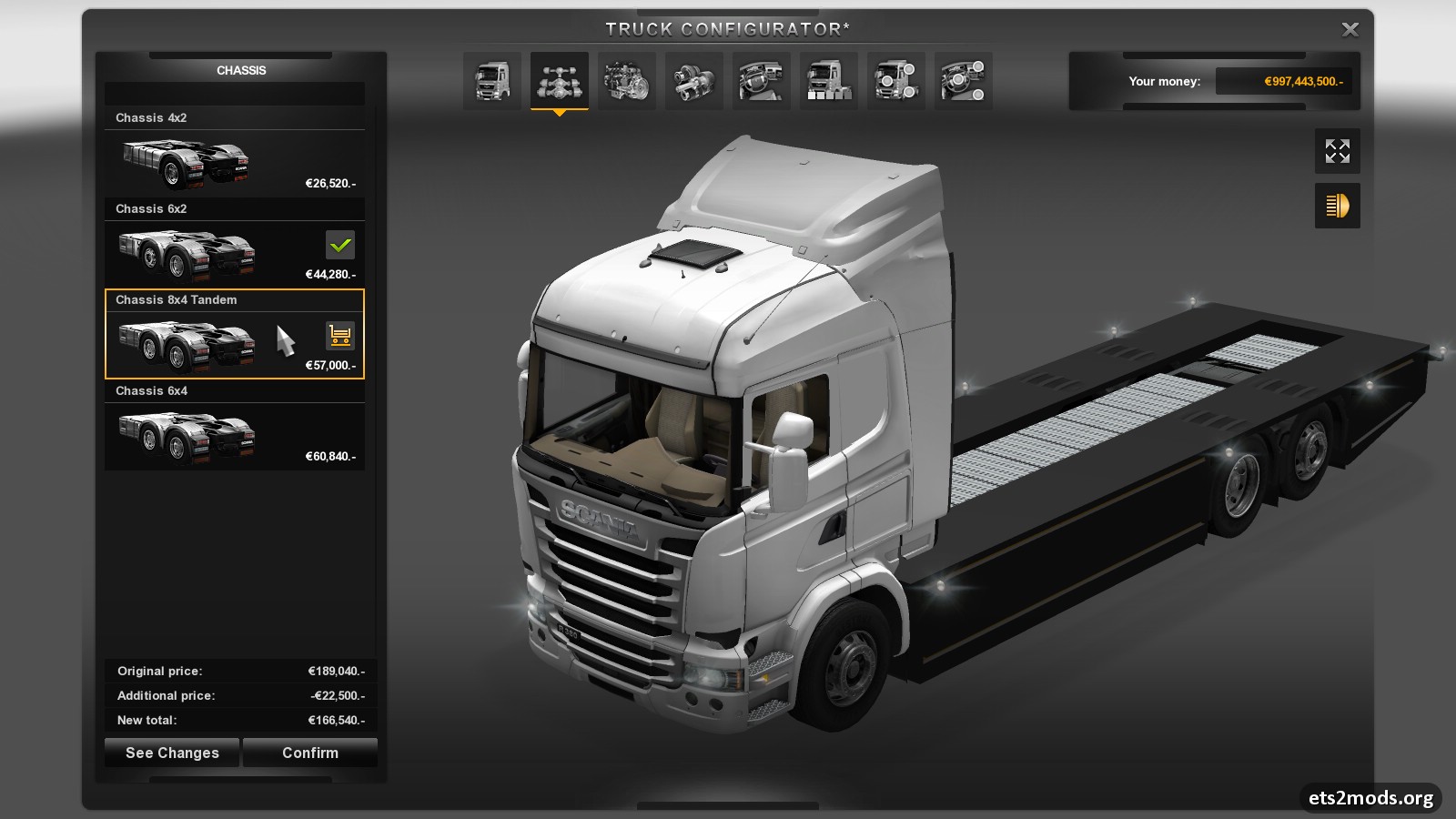Image resolution: width=1456 pixels, height=819 pixels.
Task: Click the See Changes button
Action: pos(172,753)
